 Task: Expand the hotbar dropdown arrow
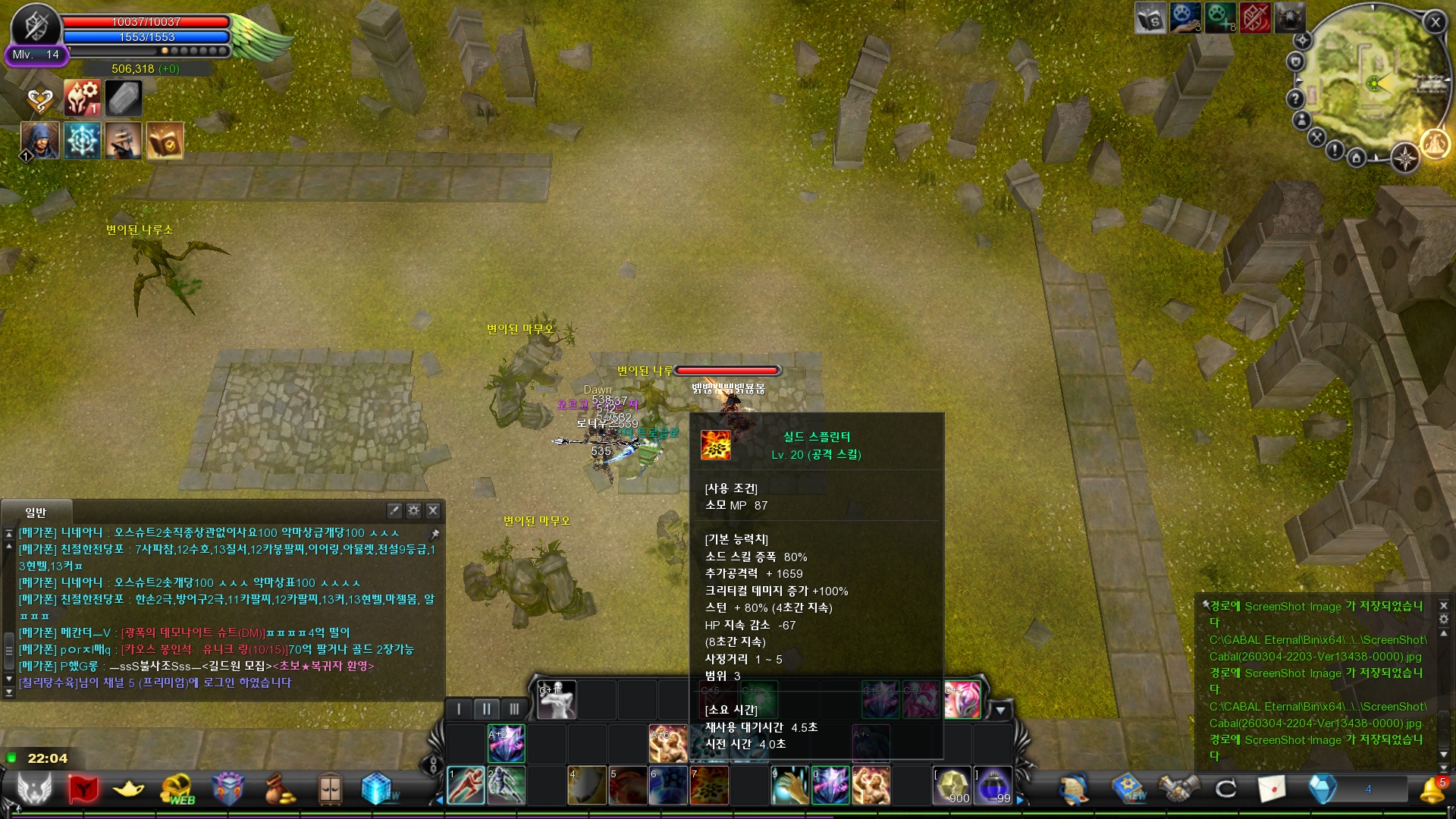point(1001,711)
